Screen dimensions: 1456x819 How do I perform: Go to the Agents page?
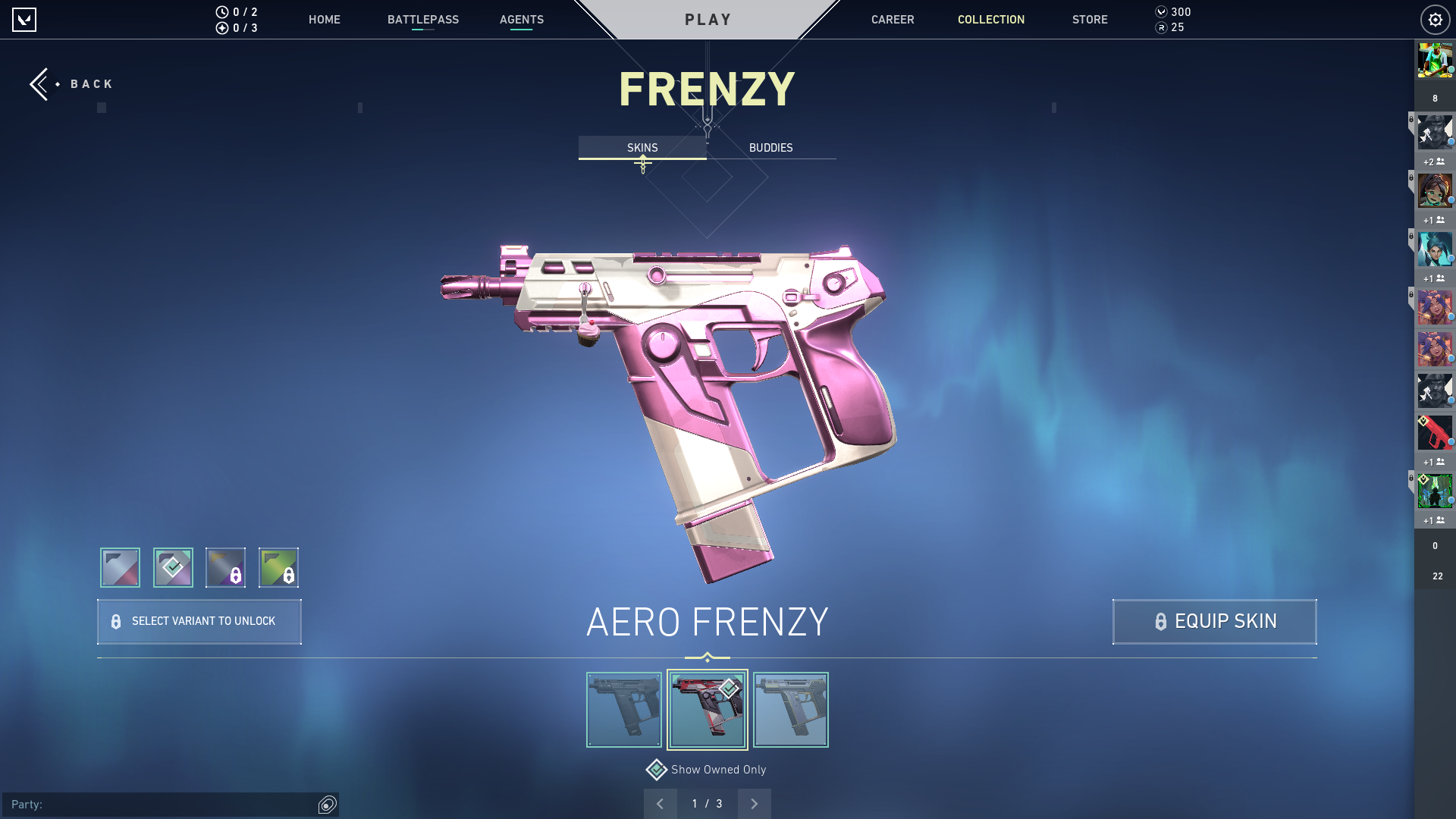point(521,20)
